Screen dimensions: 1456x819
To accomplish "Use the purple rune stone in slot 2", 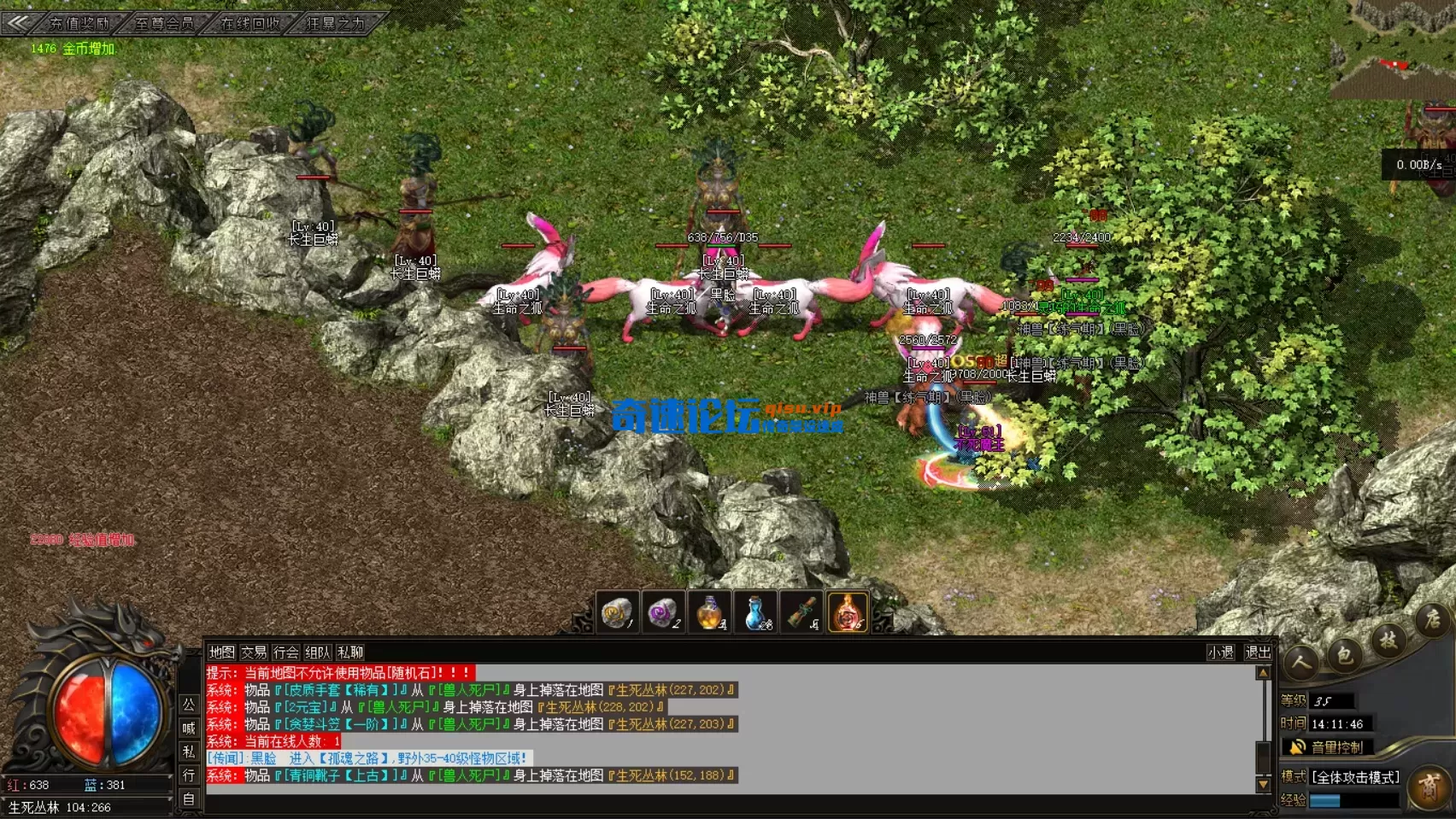I will pyautogui.click(x=663, y=612).
